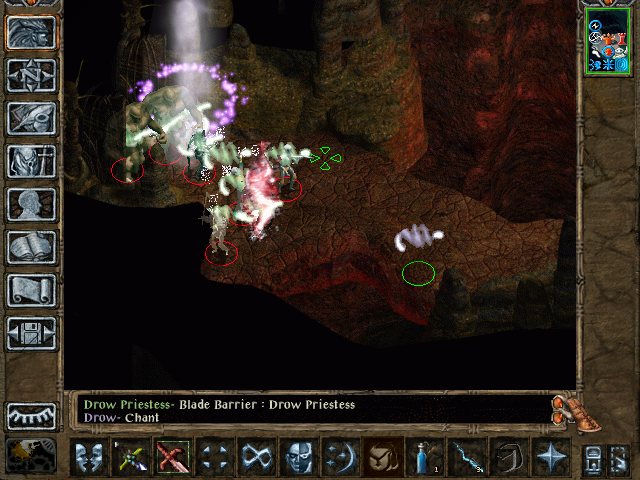The image size is (640, 480).
Task: Equip the green weapon quick slot
Action: pyautogui.click(x=130, y=457)
